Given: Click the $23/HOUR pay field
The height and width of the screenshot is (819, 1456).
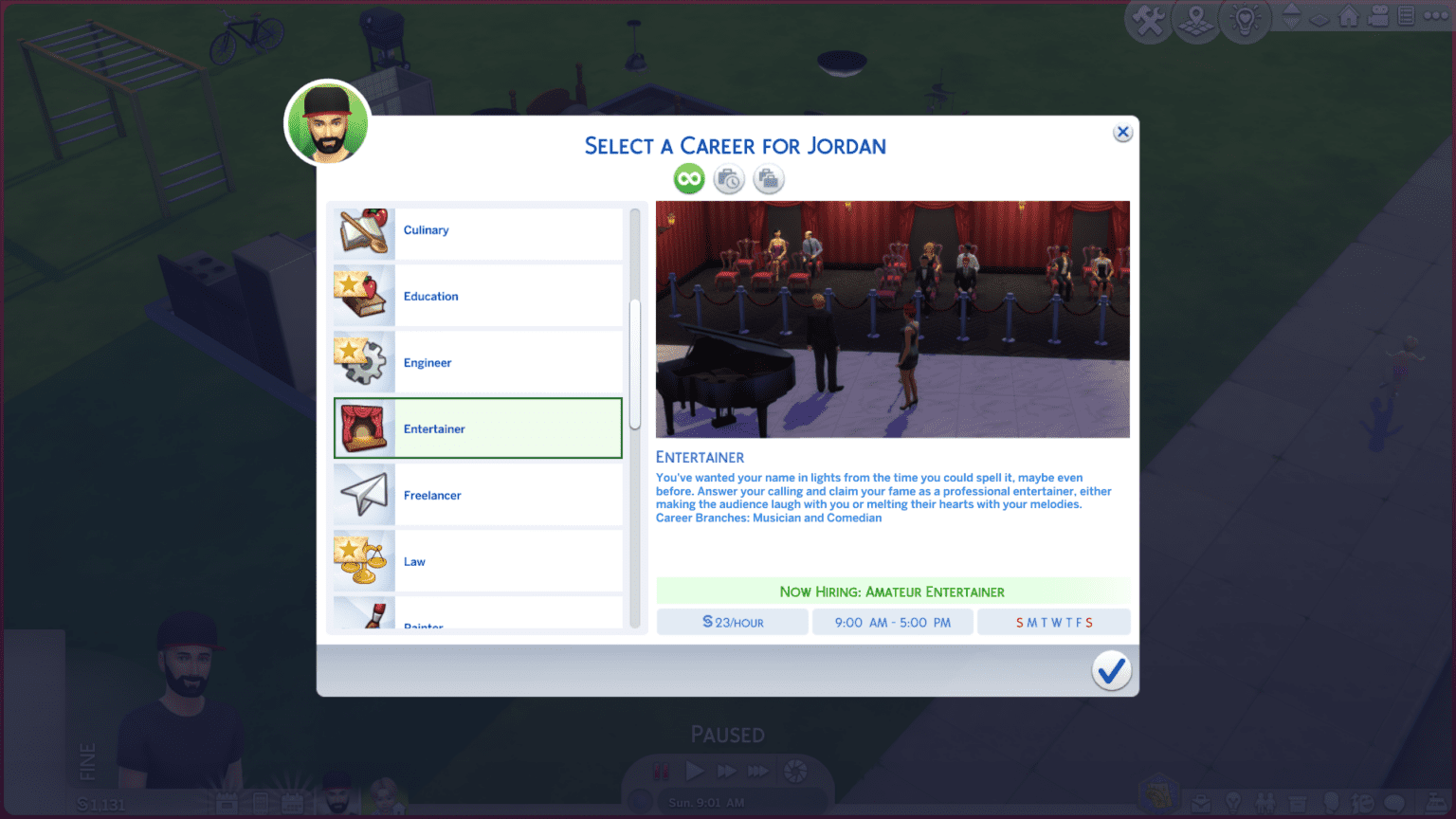Looking at the screenshot, I should point(732,622).
